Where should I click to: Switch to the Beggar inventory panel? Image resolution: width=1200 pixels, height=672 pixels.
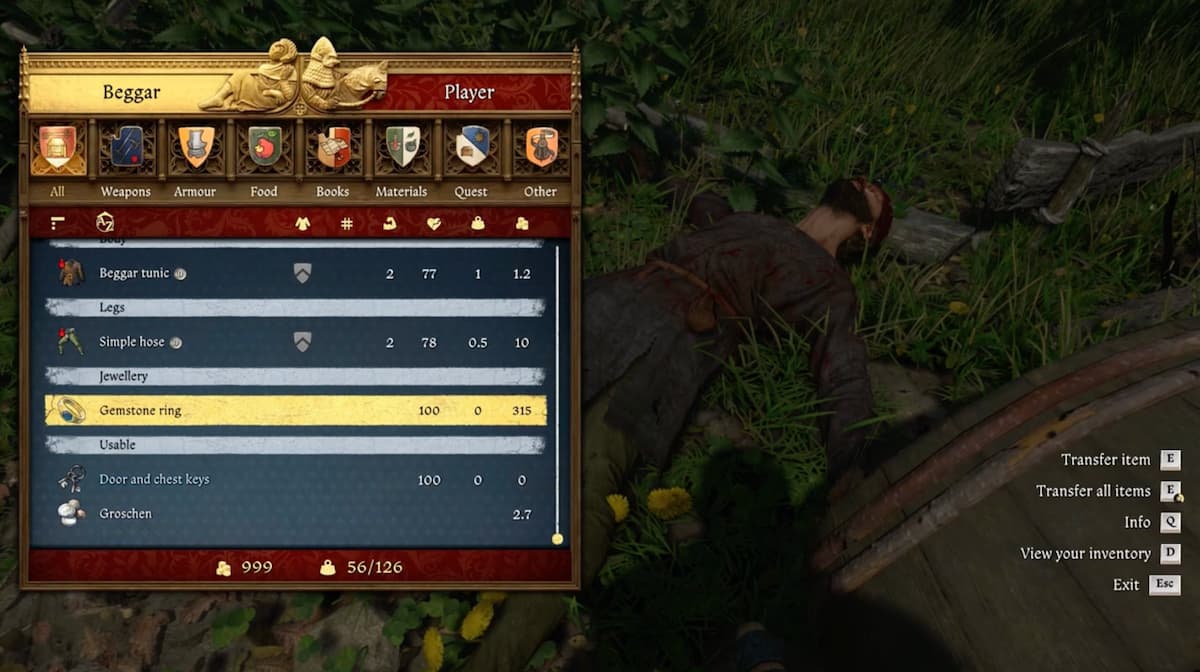131,93
